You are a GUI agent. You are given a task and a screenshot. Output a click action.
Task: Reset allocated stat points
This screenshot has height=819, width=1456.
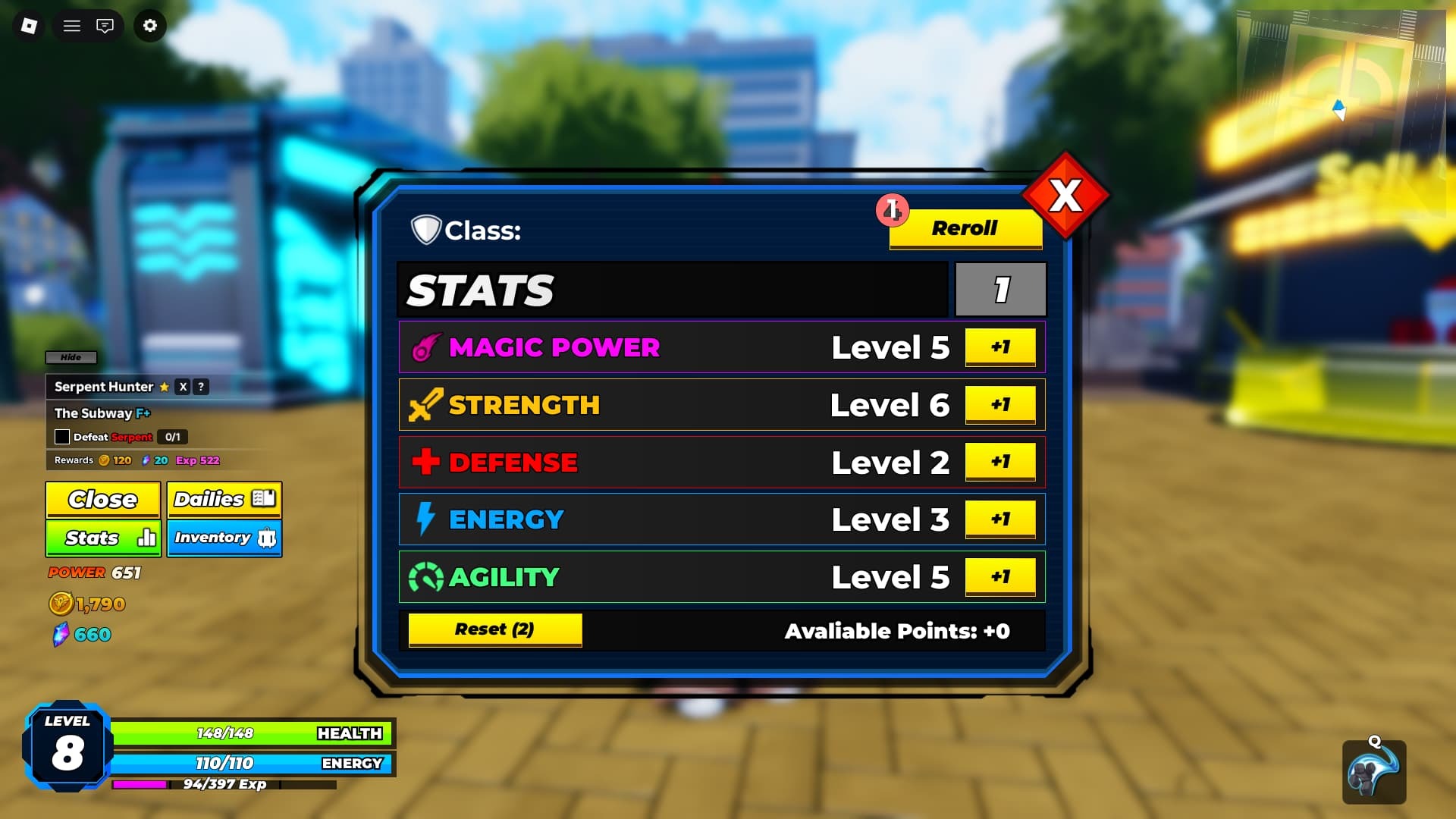(494, 629)
